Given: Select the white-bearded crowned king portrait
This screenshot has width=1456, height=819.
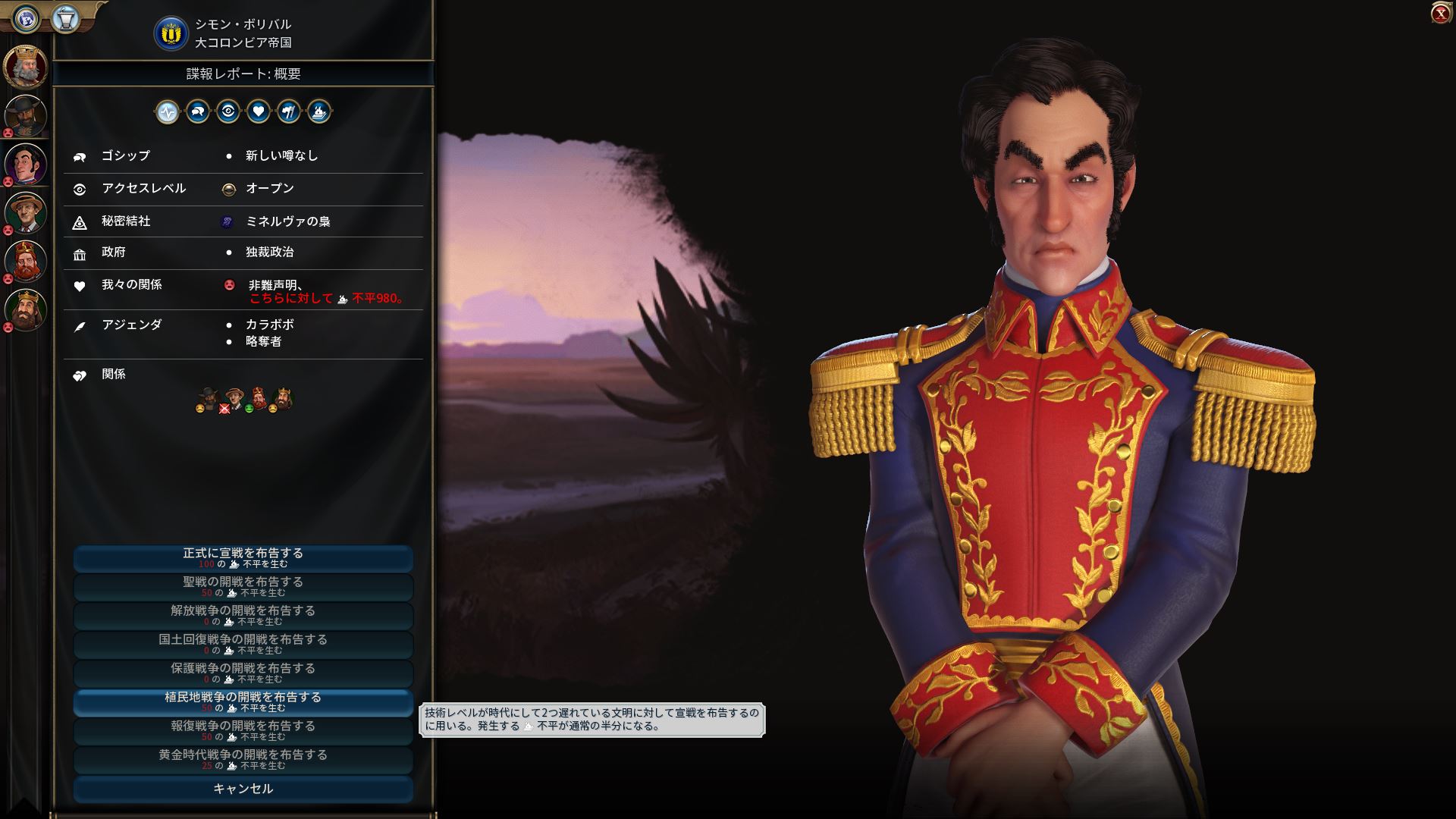Looking at the screenshot, I should click(26, 67).
